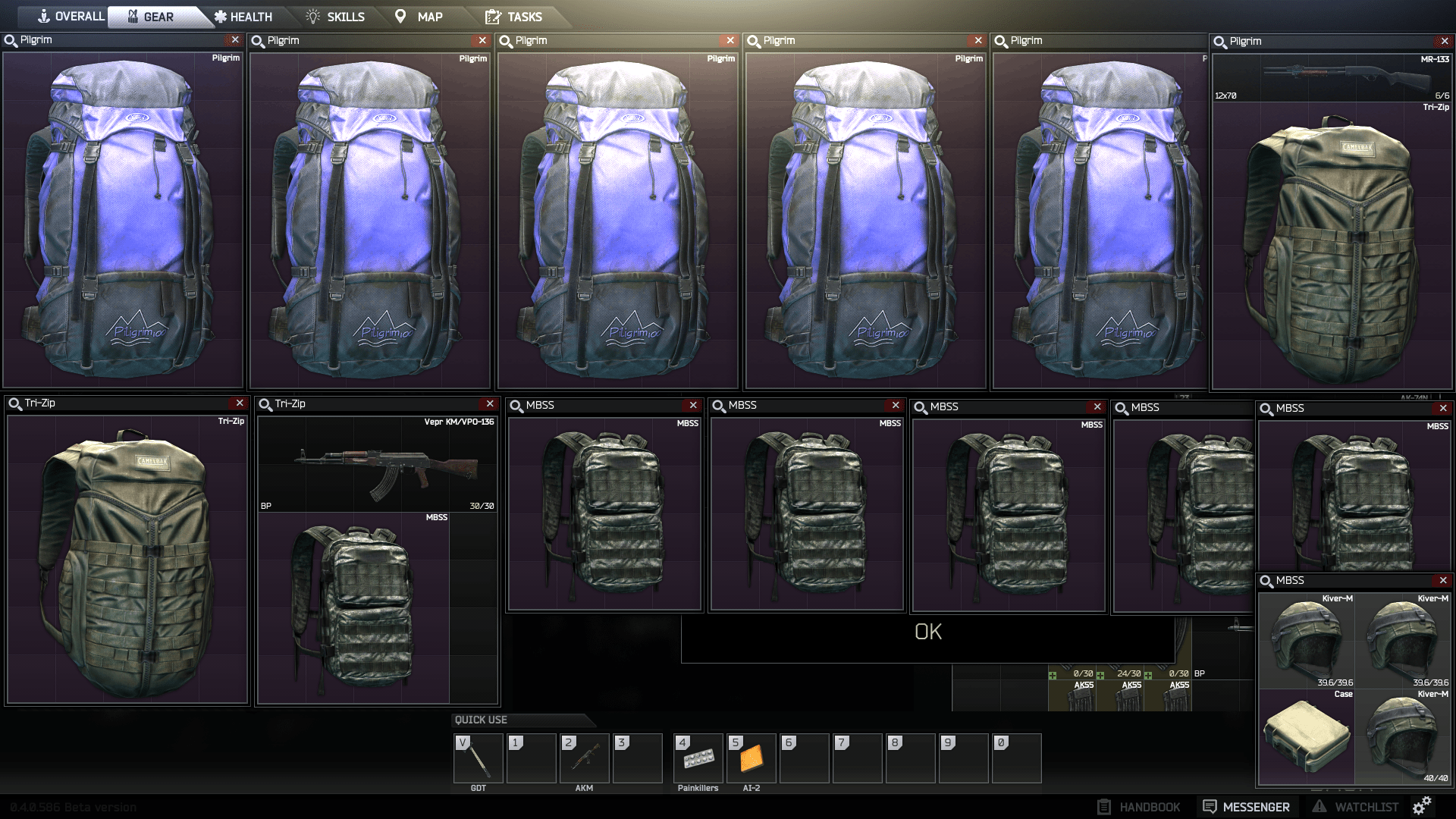Viewport: 1456px width, 819px height.
Task: Click the magnifier icon on the first Pilgrim panel
Action: pos(11,40)
